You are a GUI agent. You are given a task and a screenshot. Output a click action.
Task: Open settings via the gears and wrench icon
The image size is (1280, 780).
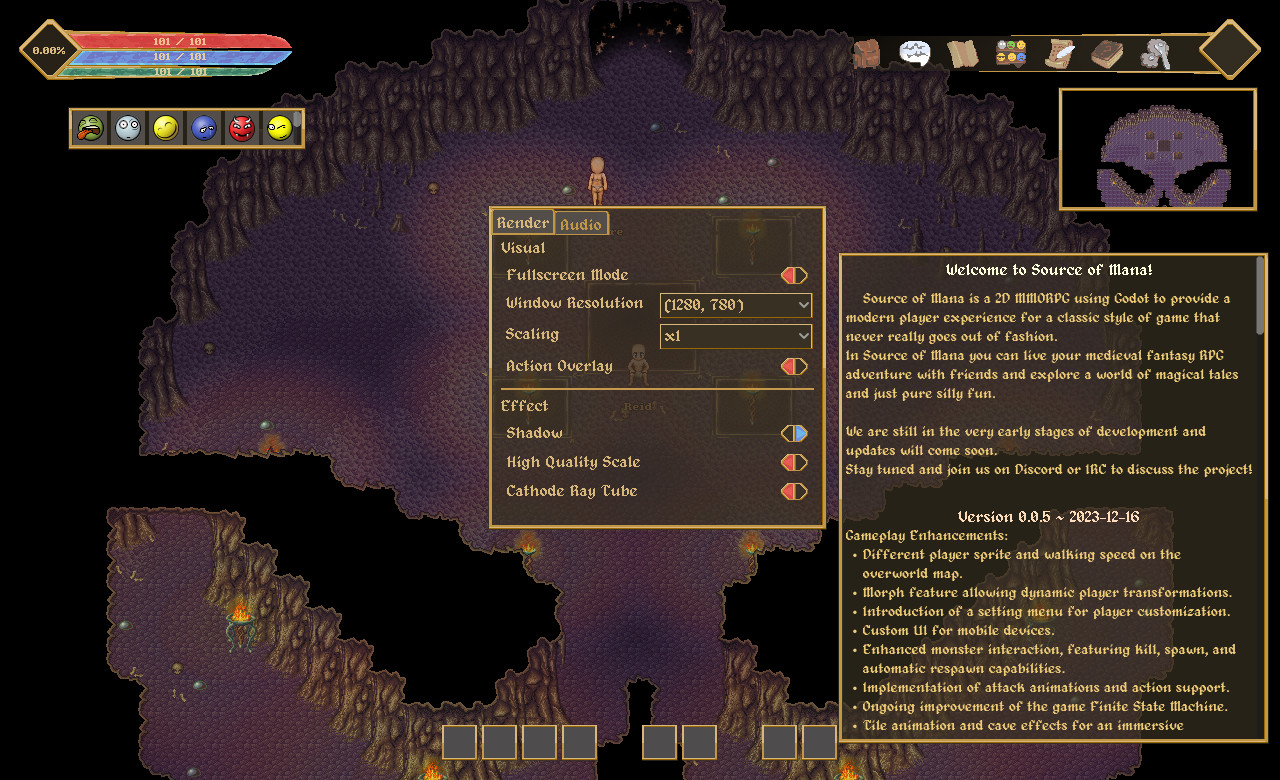(1155, 54)
